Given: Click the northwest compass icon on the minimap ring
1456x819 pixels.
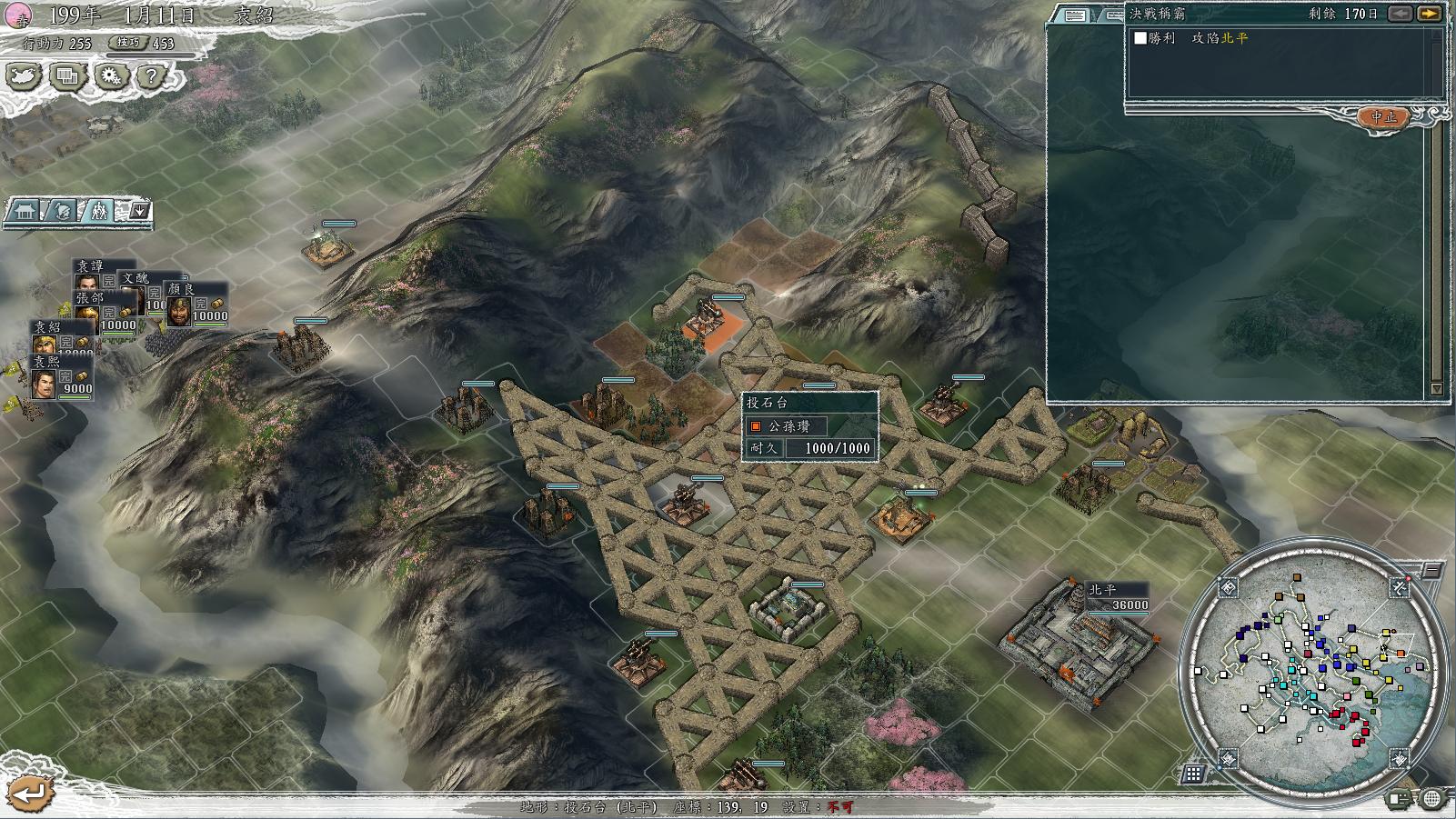Looking at the screenshot, I should [x=1228, y=587].
